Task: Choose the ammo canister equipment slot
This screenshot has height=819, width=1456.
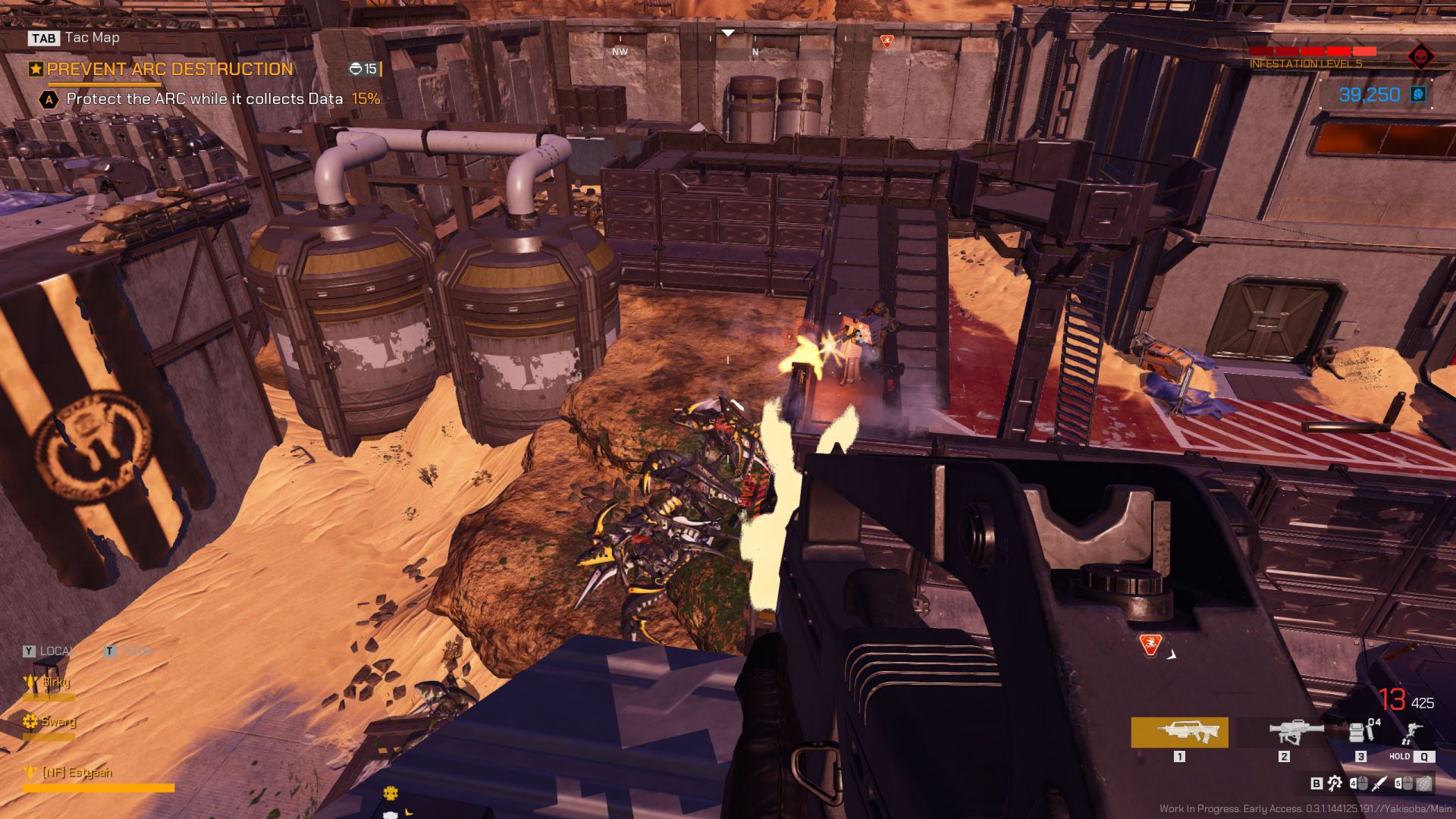Action: [x=1361, y=732]
